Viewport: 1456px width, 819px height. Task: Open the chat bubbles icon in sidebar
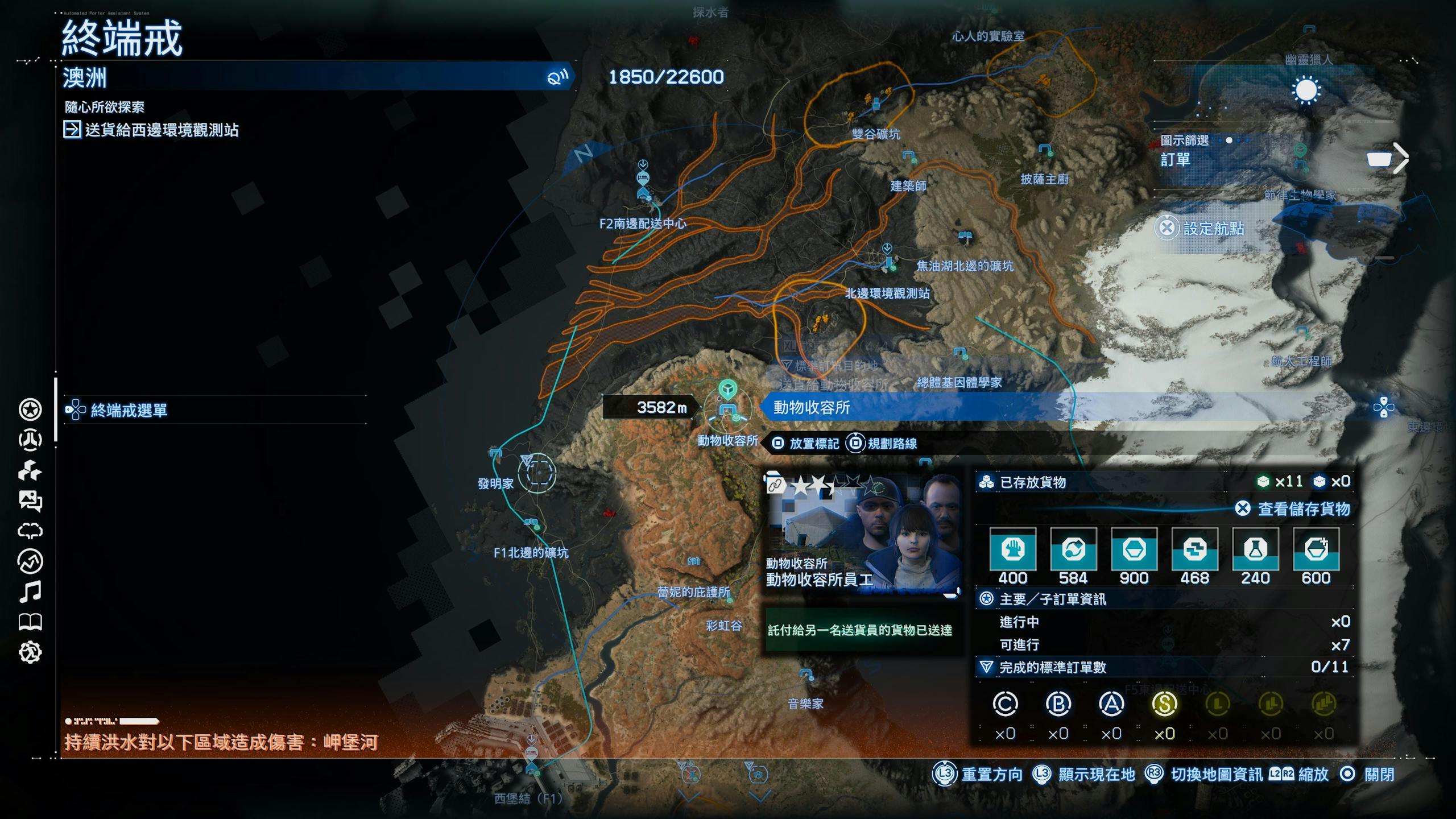[30, 500]
